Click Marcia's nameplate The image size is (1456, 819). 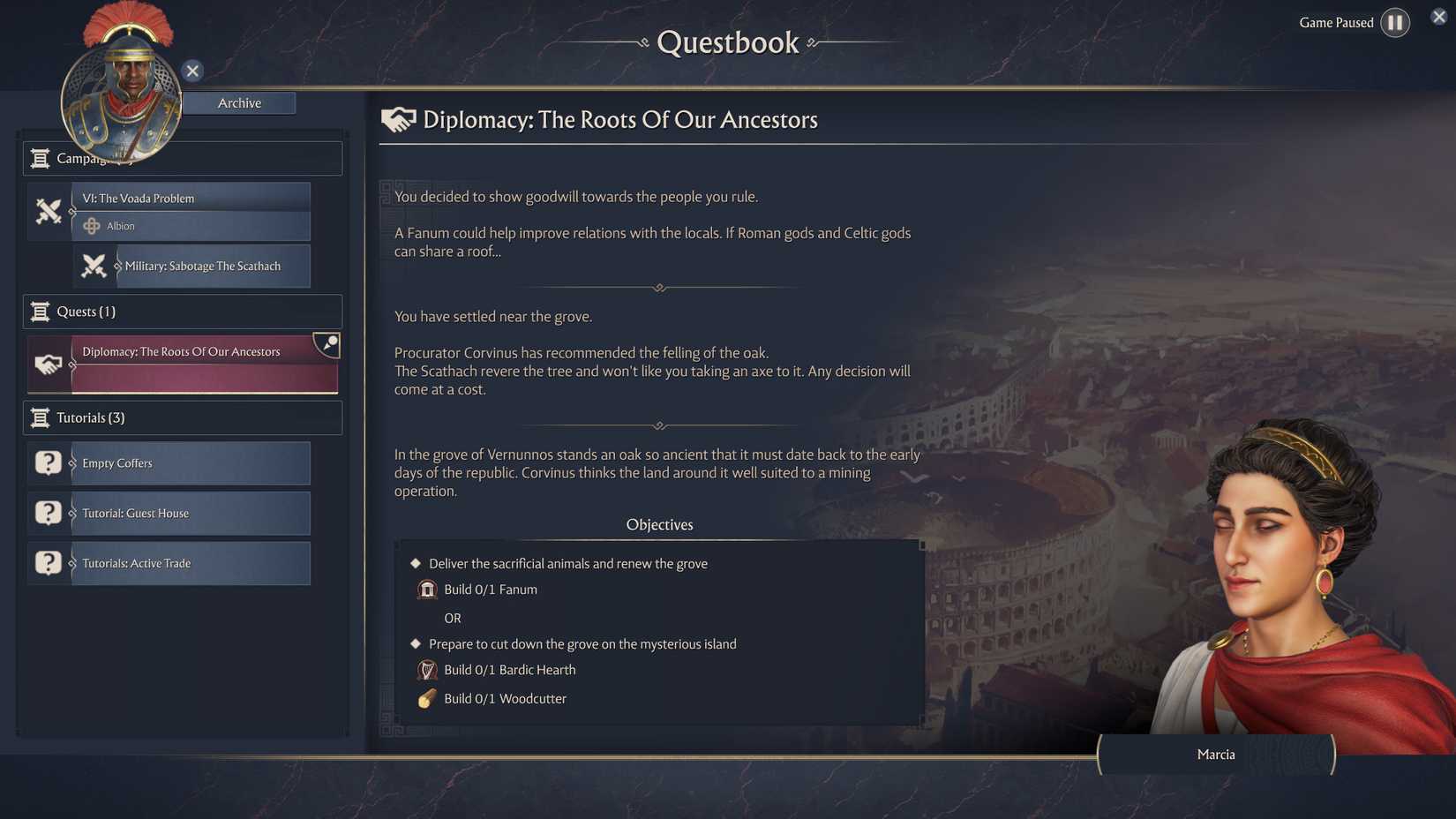pos(1216,755)
